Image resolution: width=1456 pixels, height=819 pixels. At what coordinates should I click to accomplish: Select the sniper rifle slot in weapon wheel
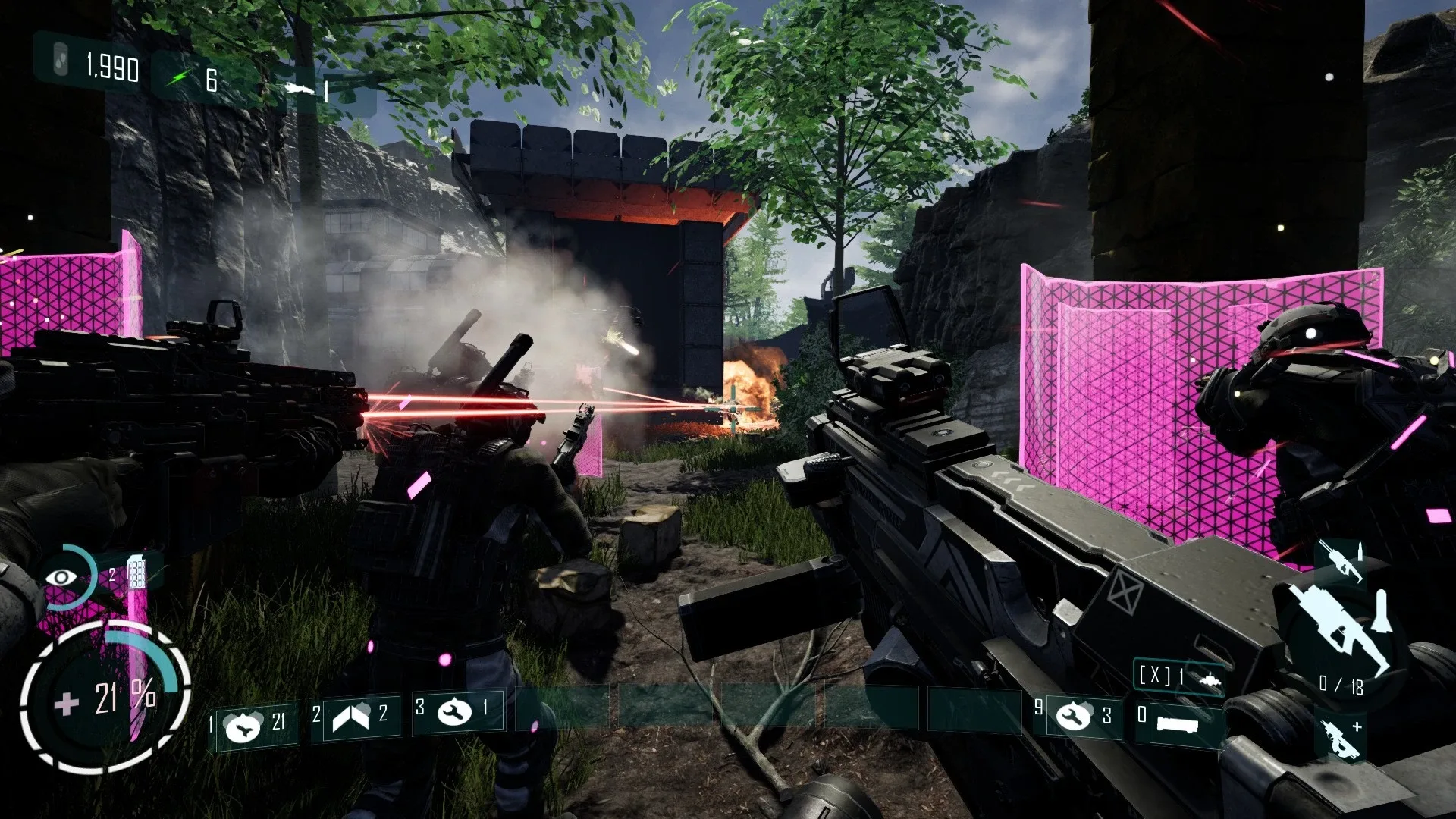point(1340,561)
